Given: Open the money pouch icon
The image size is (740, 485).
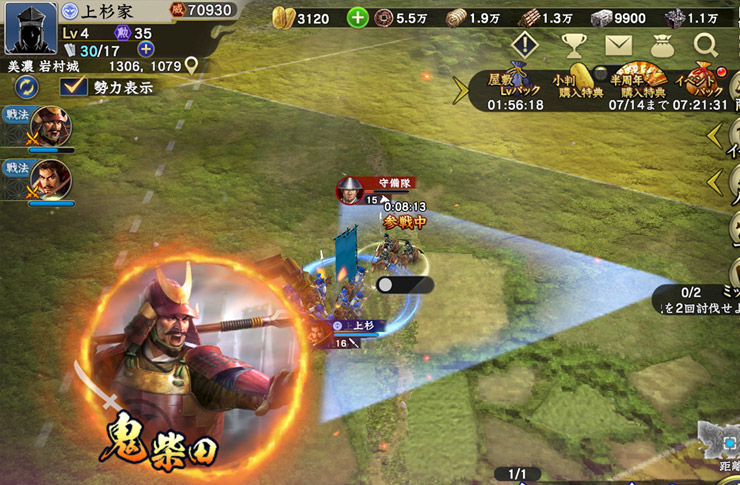Looking at the screenshot, I should click(x=662, y=45).
